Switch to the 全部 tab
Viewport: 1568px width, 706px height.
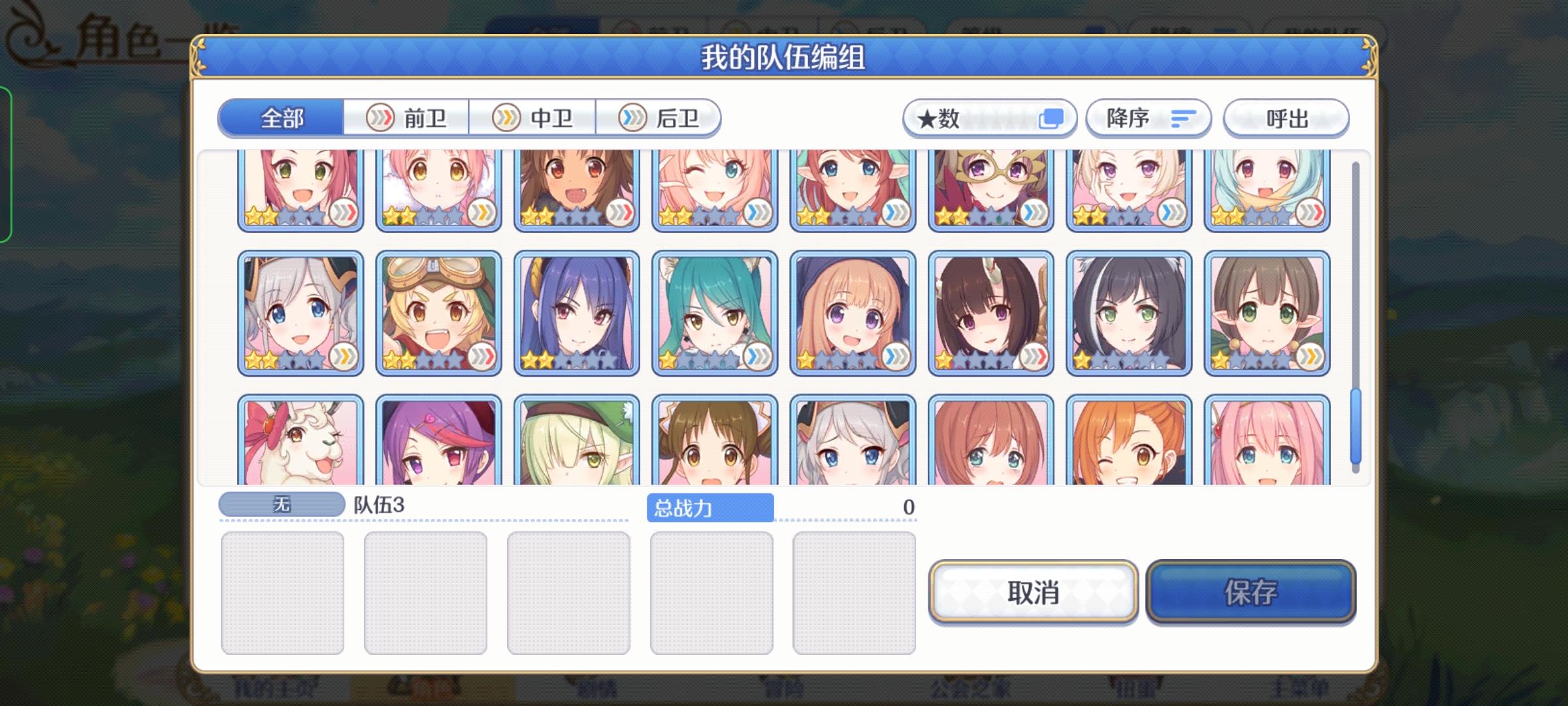[x=281, y=118]
